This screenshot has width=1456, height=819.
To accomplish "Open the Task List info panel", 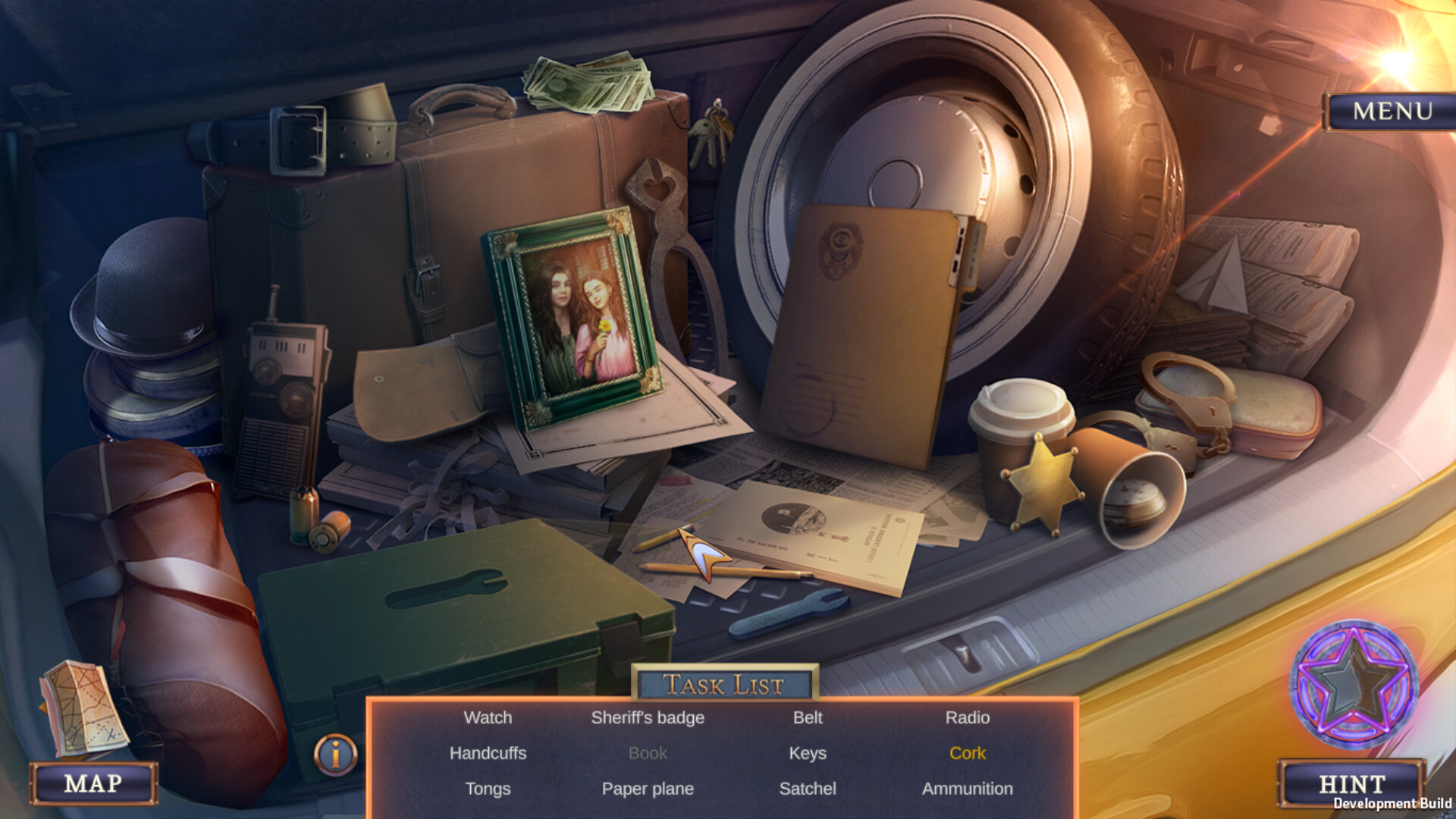I will click(334, 752).
